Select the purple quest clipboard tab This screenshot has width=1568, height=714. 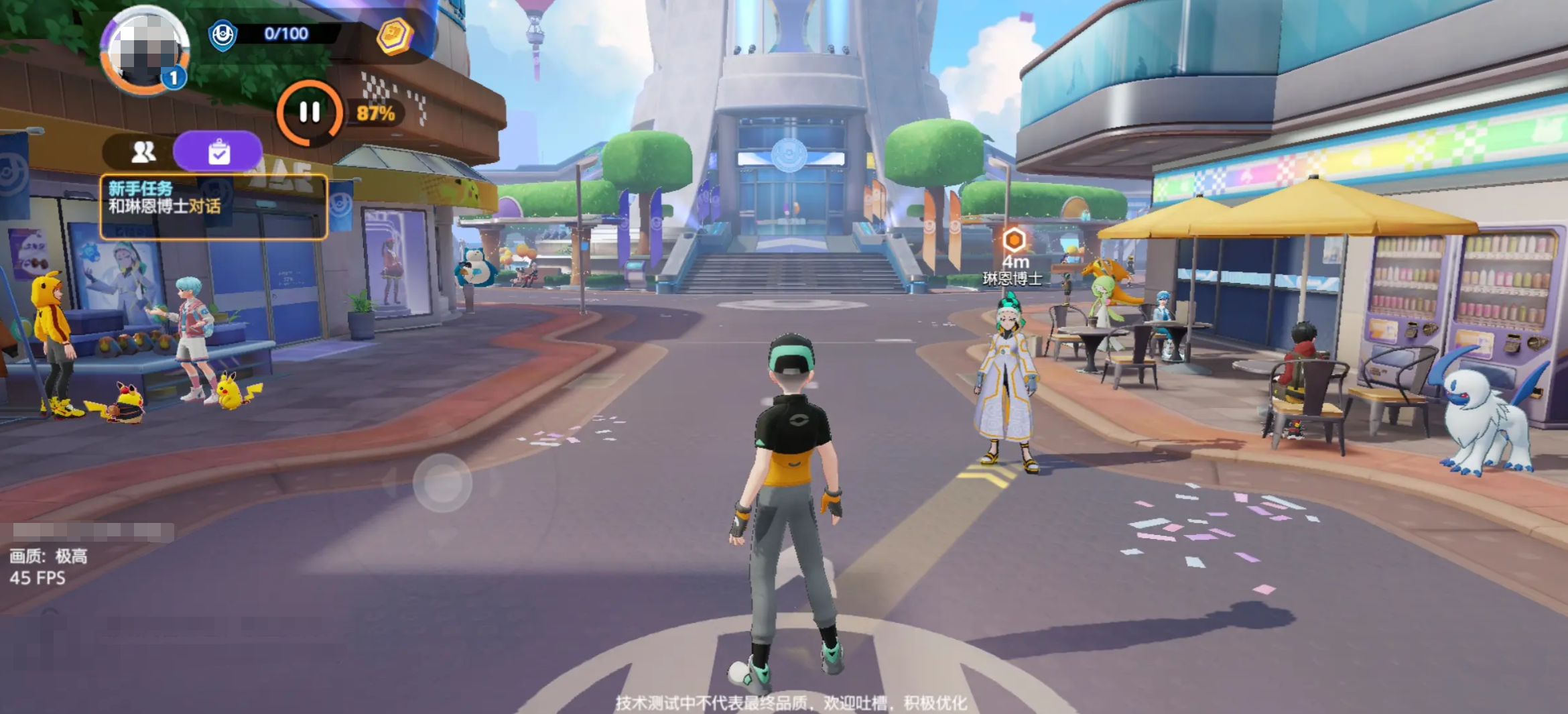tap(218, 152)
